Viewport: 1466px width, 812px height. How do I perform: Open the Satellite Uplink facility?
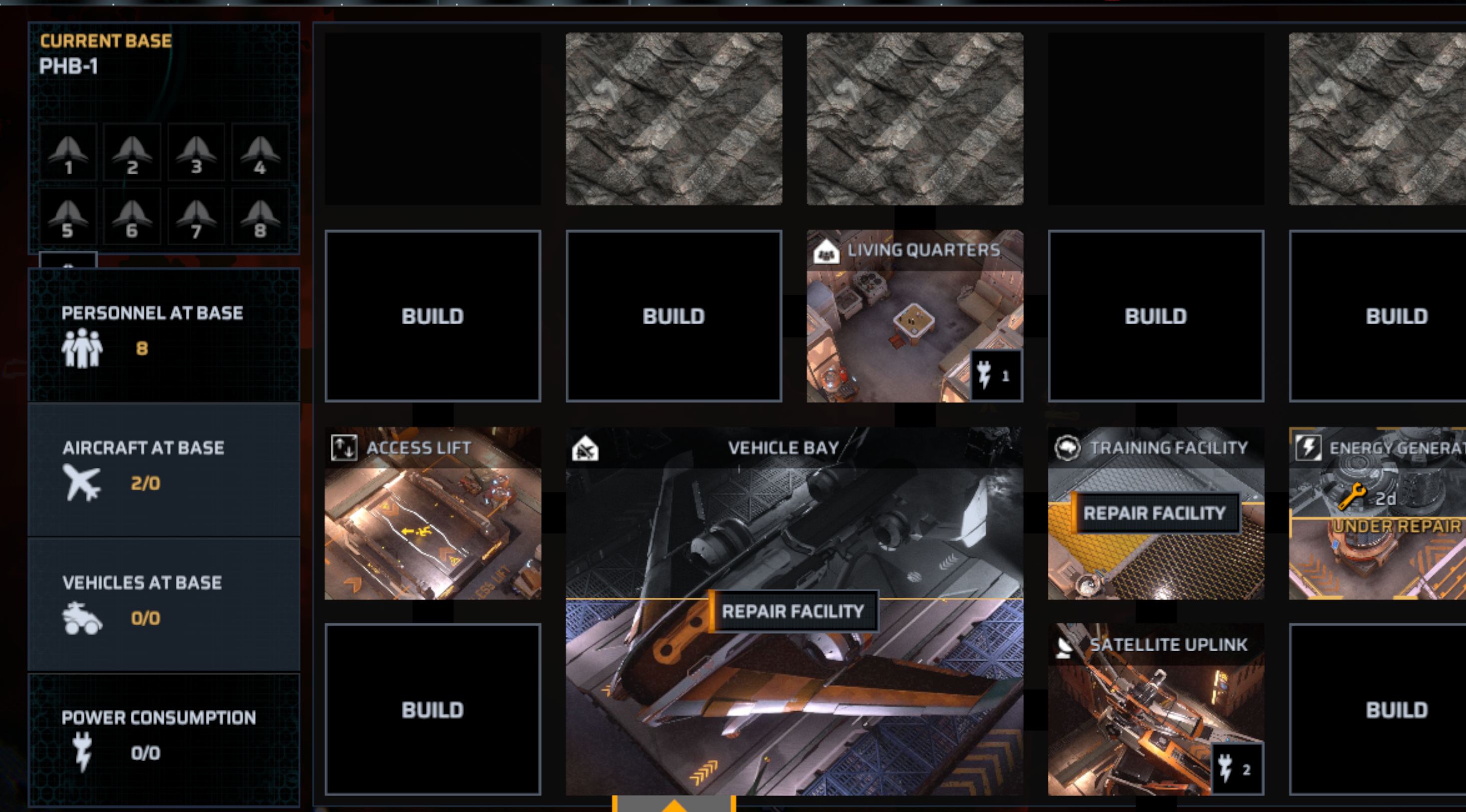tap(1155, 710)
